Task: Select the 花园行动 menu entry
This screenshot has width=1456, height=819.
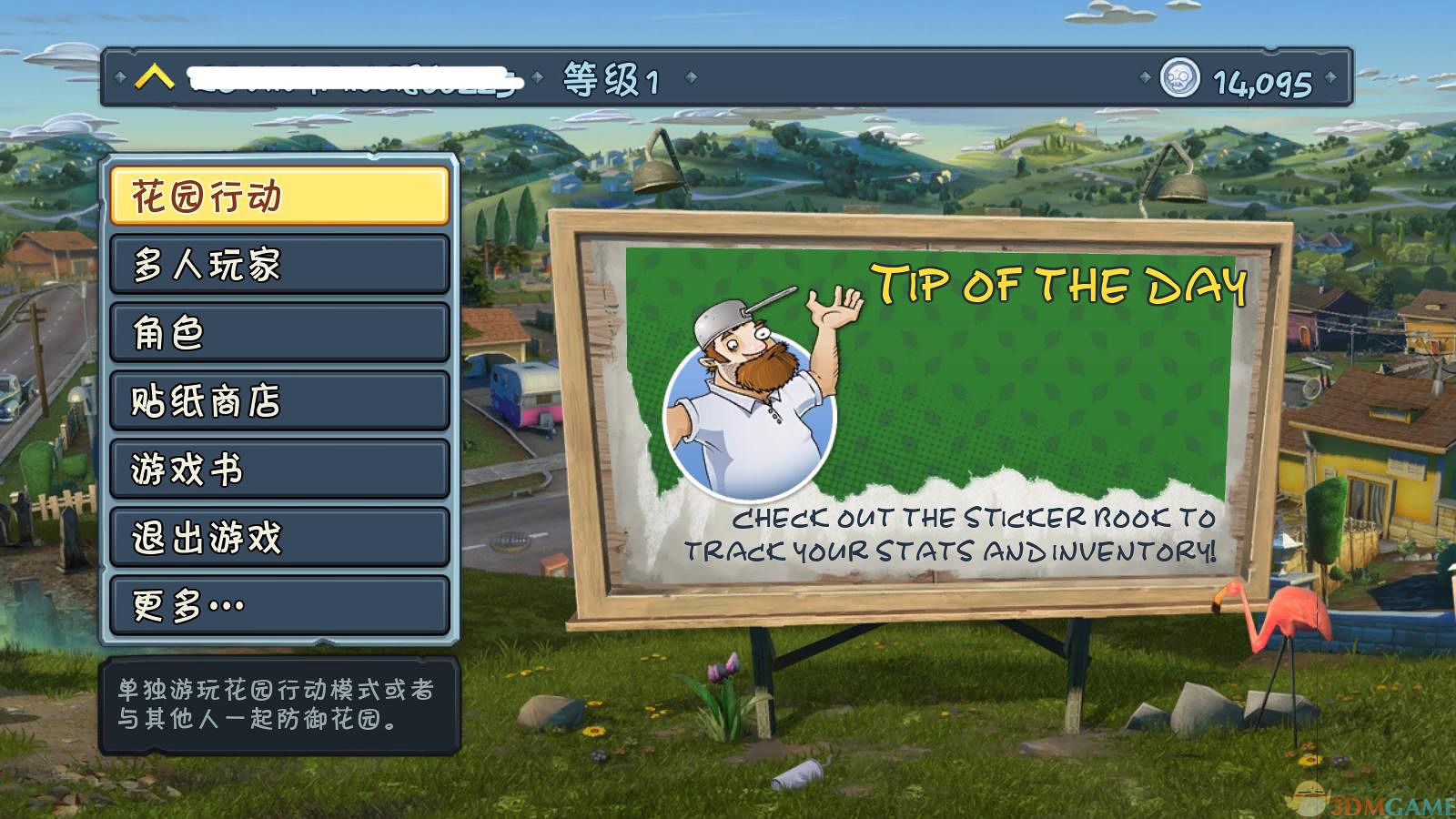Action: (x=279, y=196)
